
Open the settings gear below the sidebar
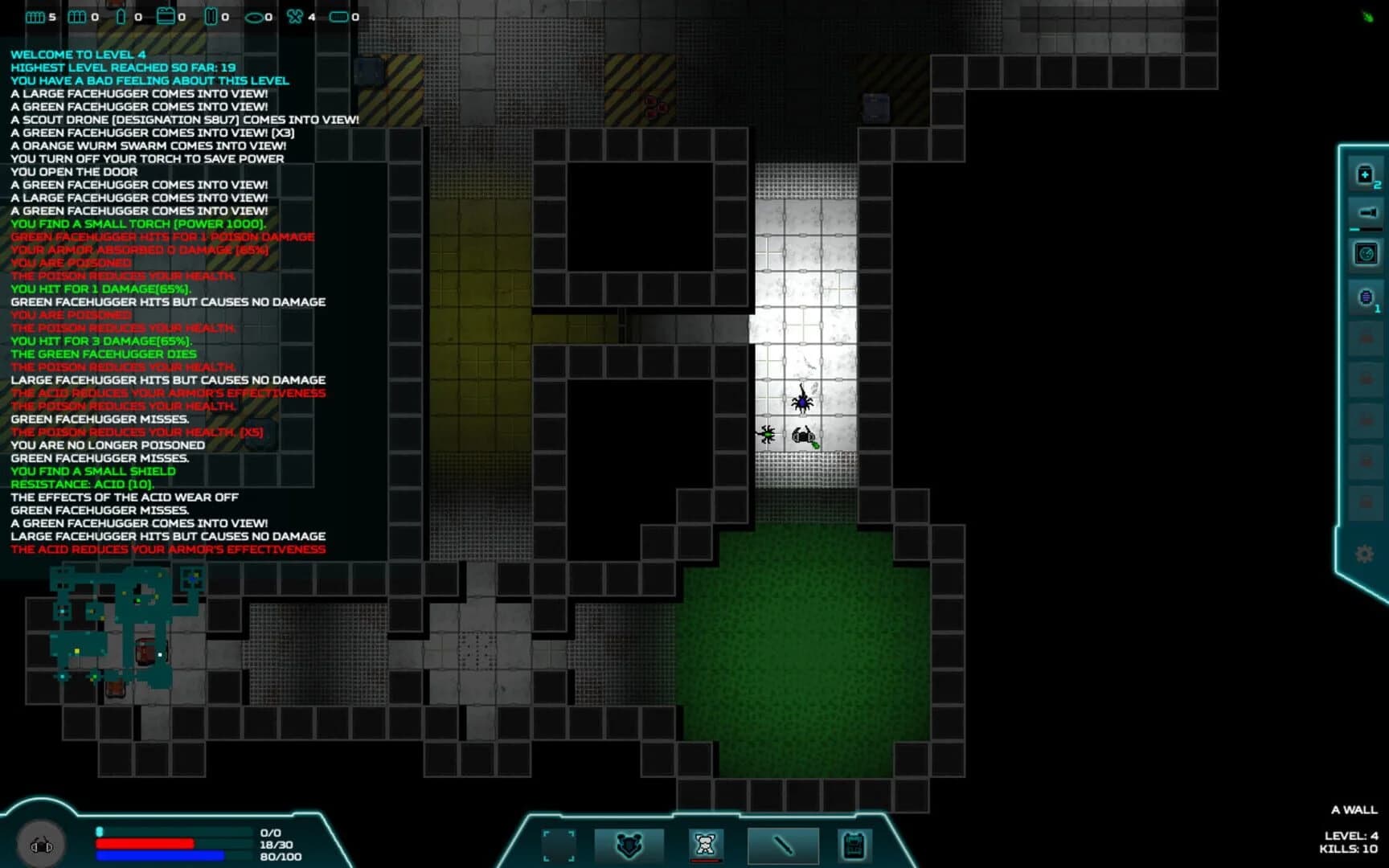pyautogui.click(x=1366, y=555)
